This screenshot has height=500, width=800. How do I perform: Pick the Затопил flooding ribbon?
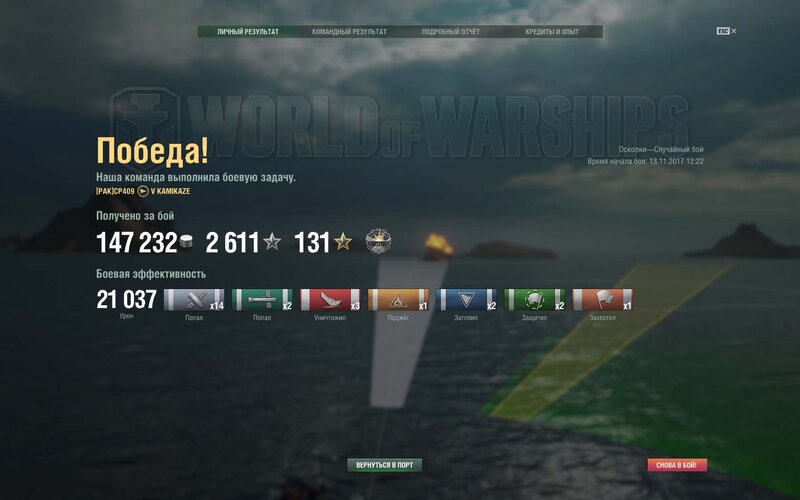point(466,300)
